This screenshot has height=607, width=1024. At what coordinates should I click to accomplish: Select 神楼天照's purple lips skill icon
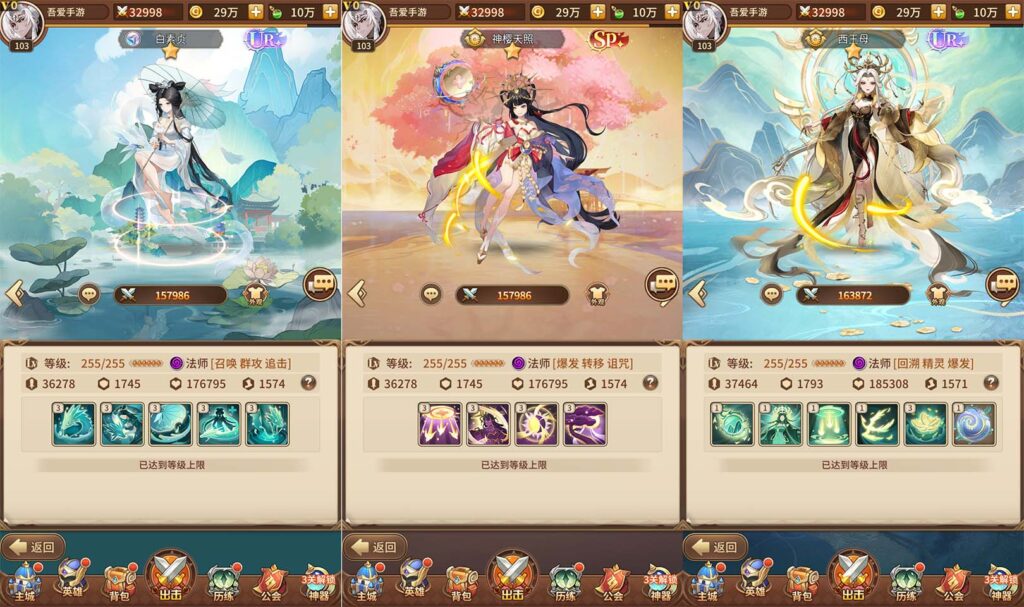(584, 424)
